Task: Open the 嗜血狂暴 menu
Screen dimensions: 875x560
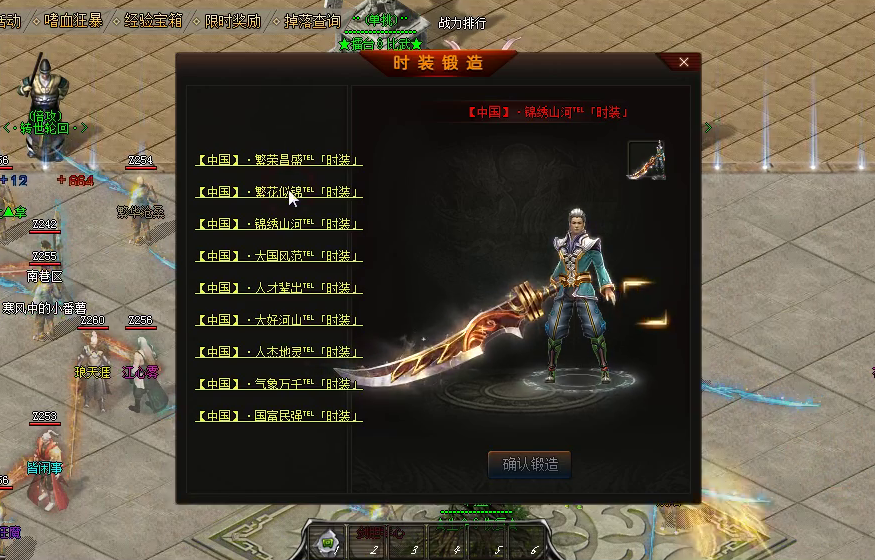Action: click(74, 21)
